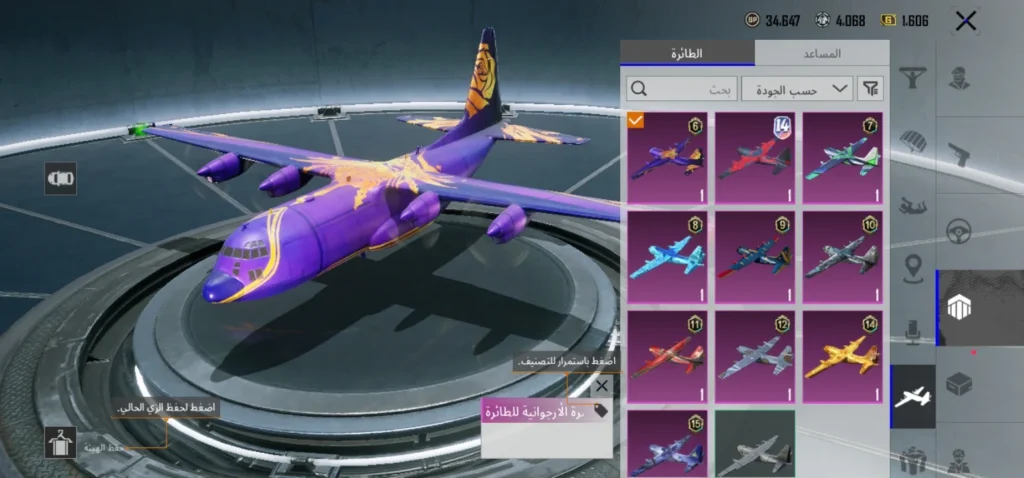This screenshot has width=1024, height=478.
Task: Toggle the vehicle view icon
Action: [x=61, y=178]
